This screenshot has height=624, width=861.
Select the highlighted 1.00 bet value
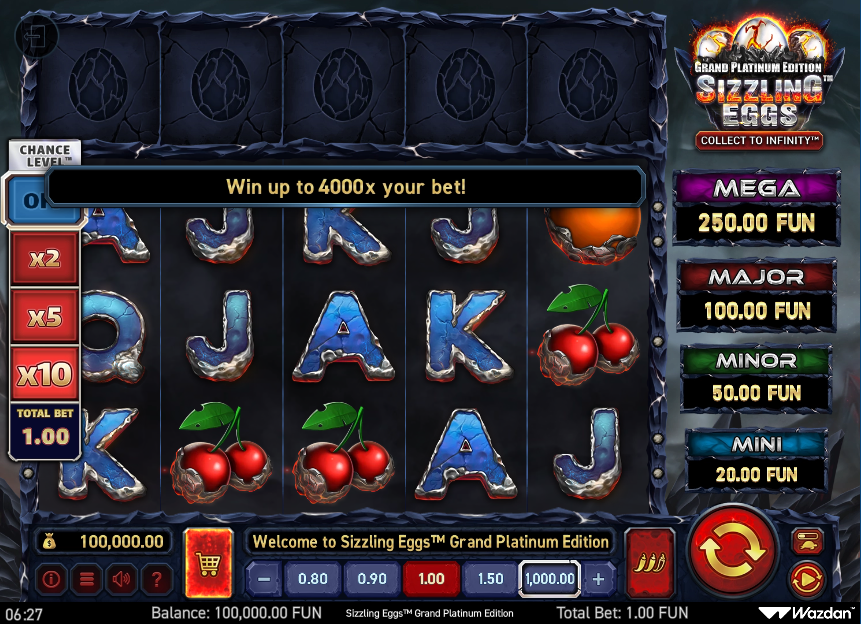[x=431, y=578]
